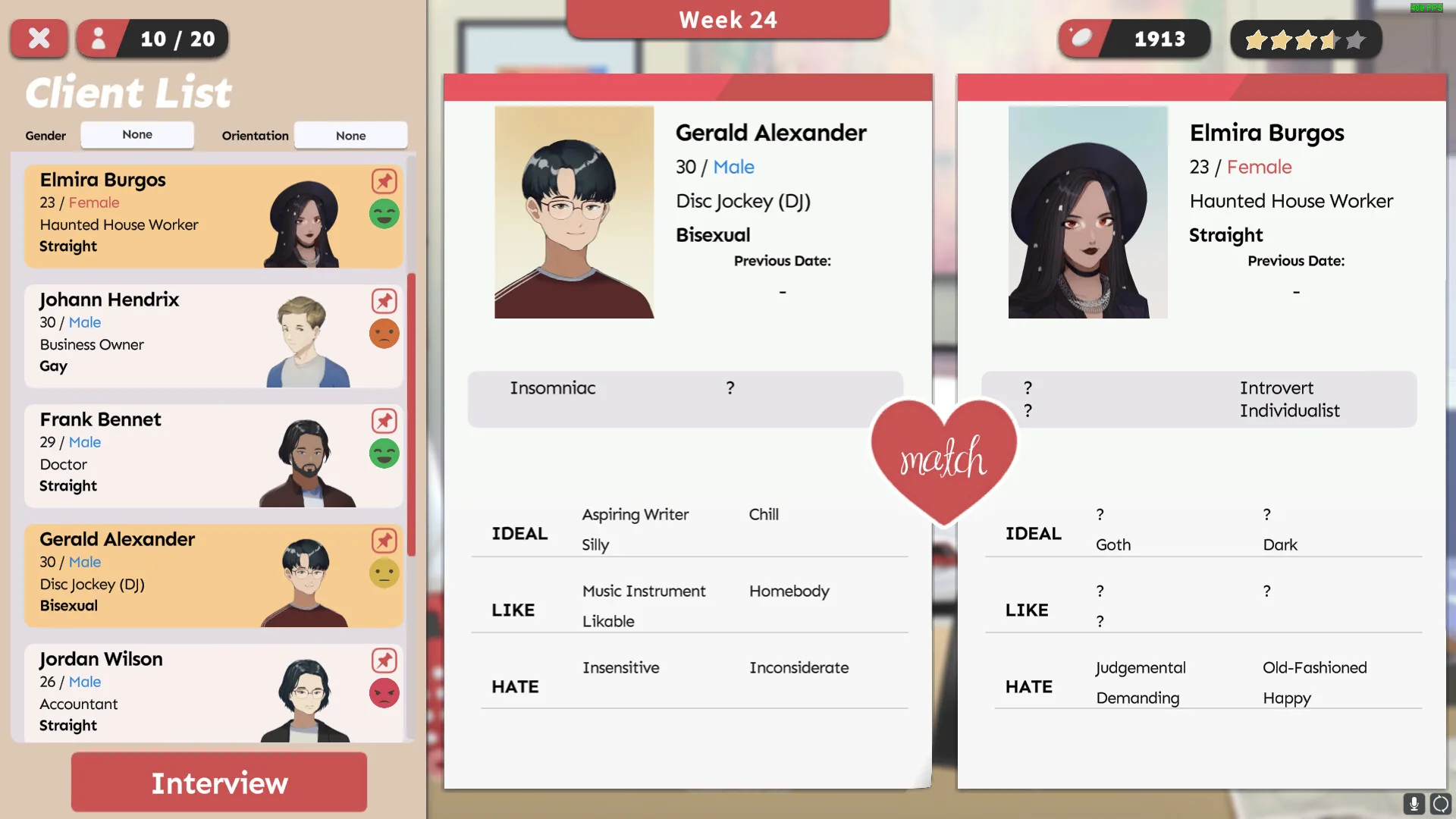1456x819 pixels.
Task: Pin Frank Bennet's client card
Action: (x=384, y=421)
